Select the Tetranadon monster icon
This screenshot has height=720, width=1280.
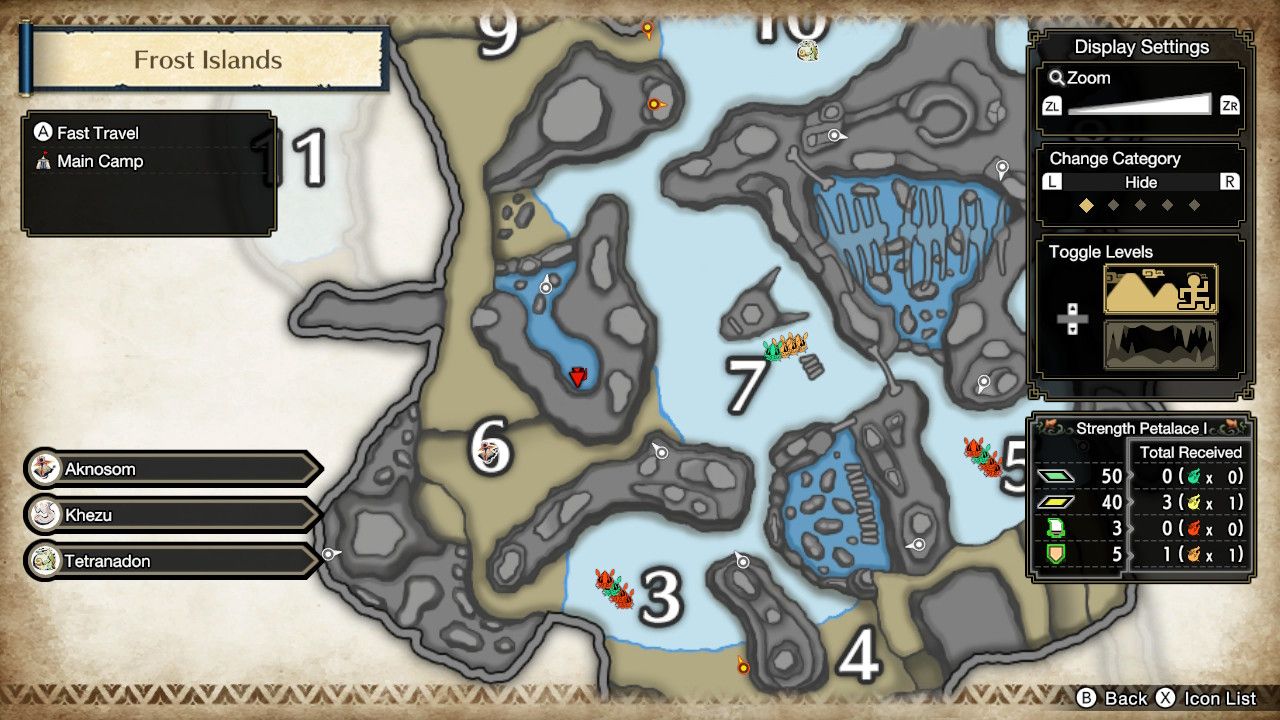point(45,561)
